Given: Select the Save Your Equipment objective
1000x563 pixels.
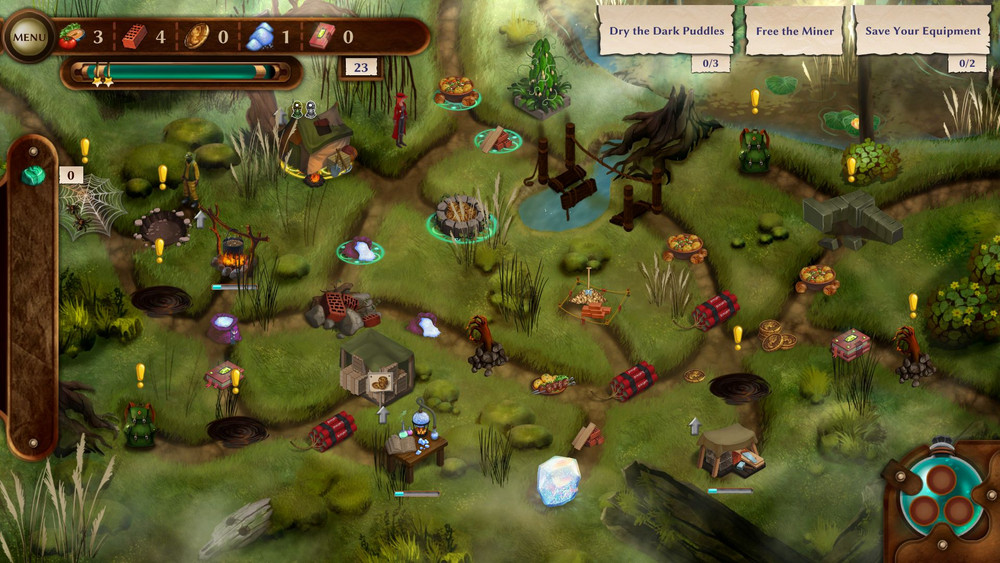Looking at the screenshot, I should (x=922, y=31).
